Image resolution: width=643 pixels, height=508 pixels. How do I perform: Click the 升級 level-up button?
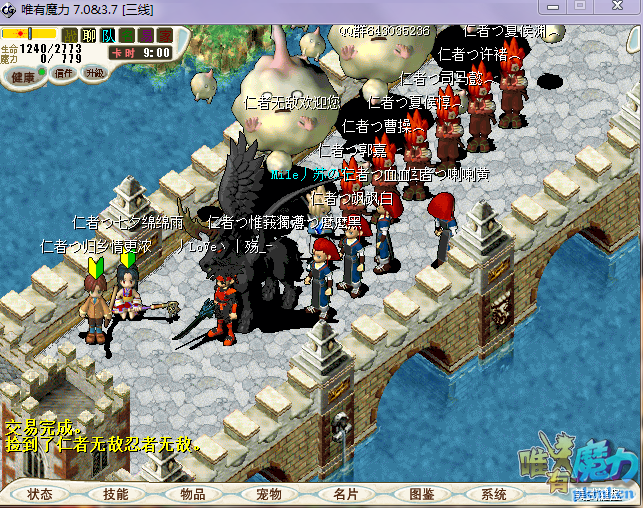coord(95,73)
